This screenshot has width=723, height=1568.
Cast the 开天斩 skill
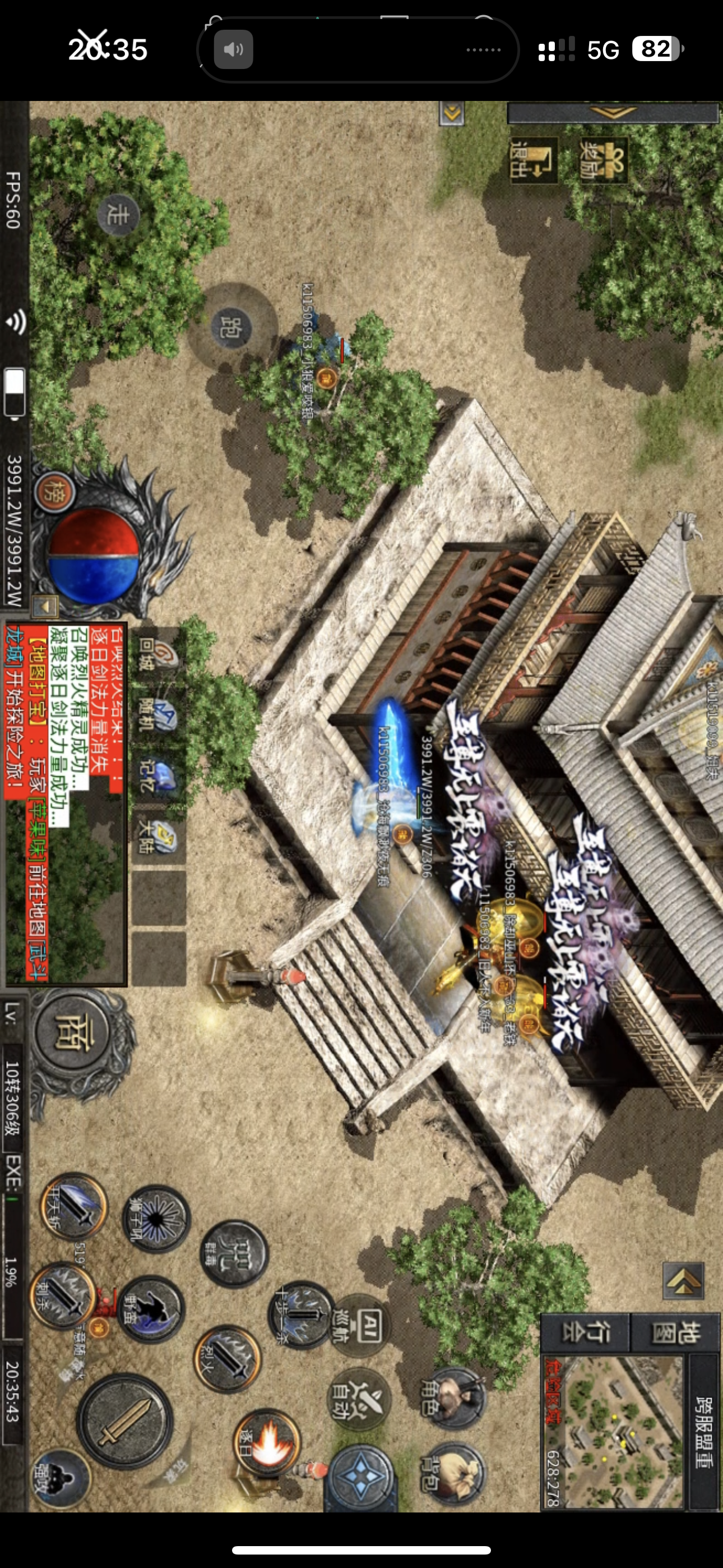pos(74,1205)
